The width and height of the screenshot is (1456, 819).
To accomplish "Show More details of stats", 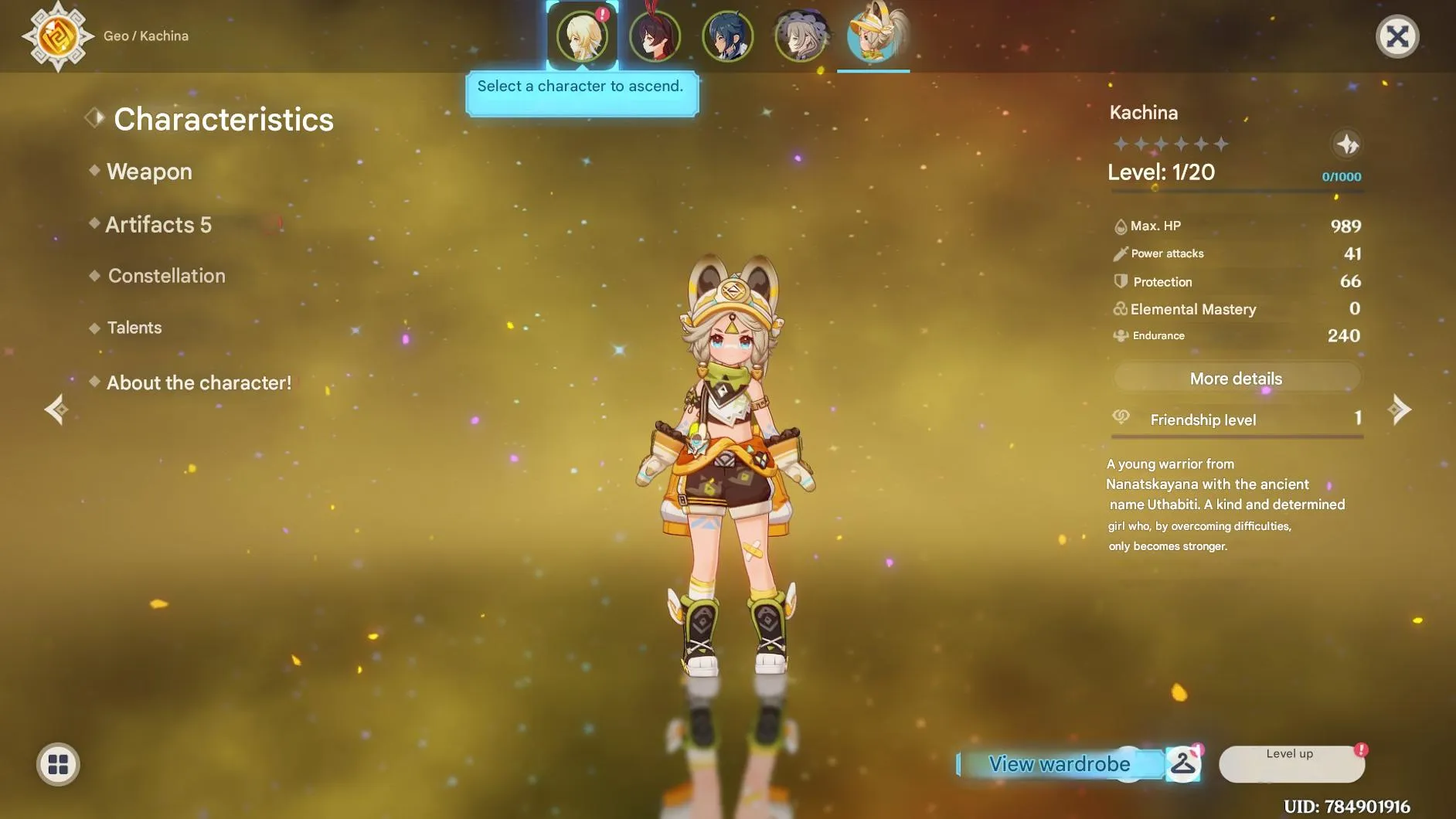I will tap(1236, 379).
